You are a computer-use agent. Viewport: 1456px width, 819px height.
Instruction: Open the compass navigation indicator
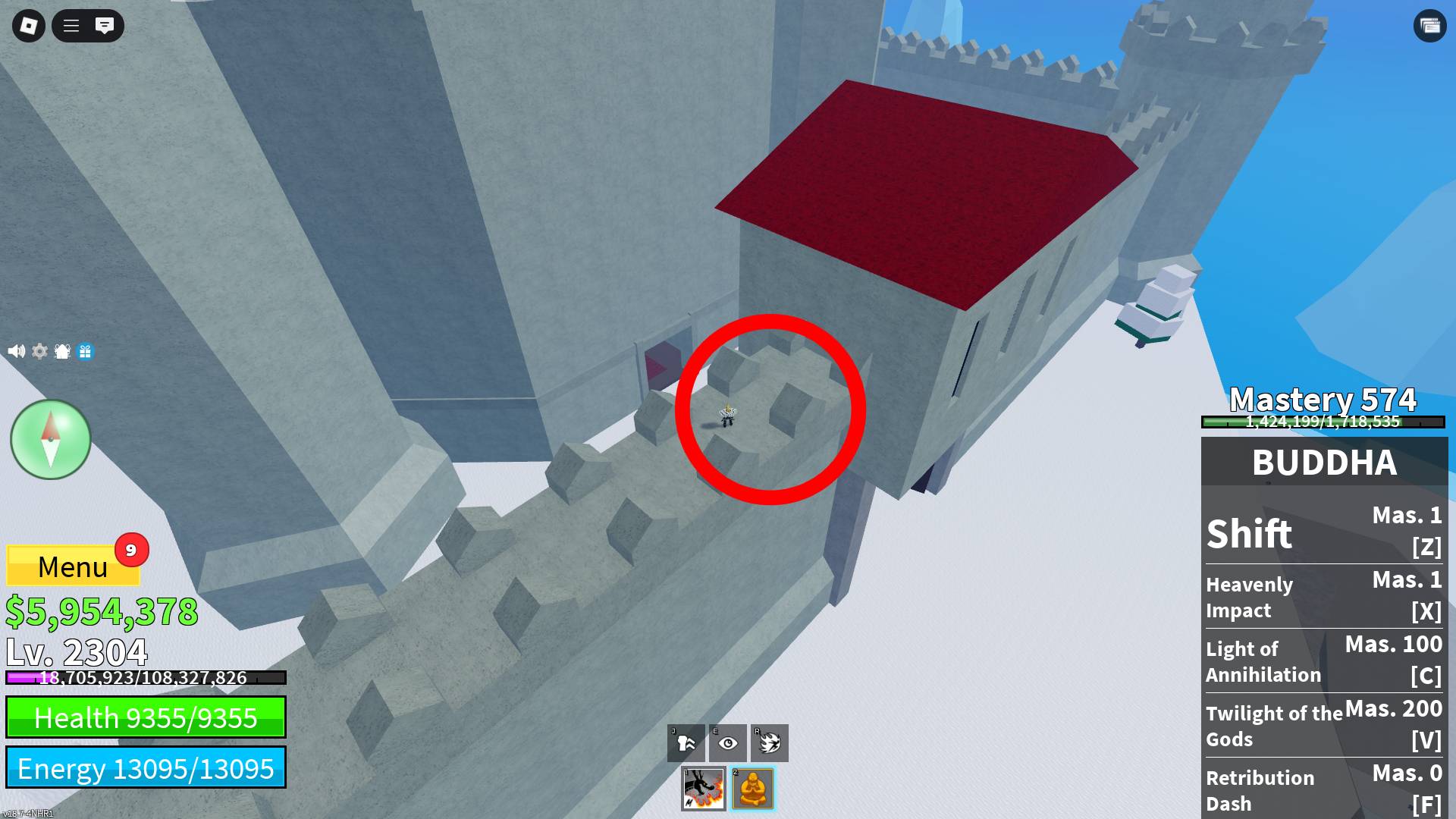click(x=50, y=440)
